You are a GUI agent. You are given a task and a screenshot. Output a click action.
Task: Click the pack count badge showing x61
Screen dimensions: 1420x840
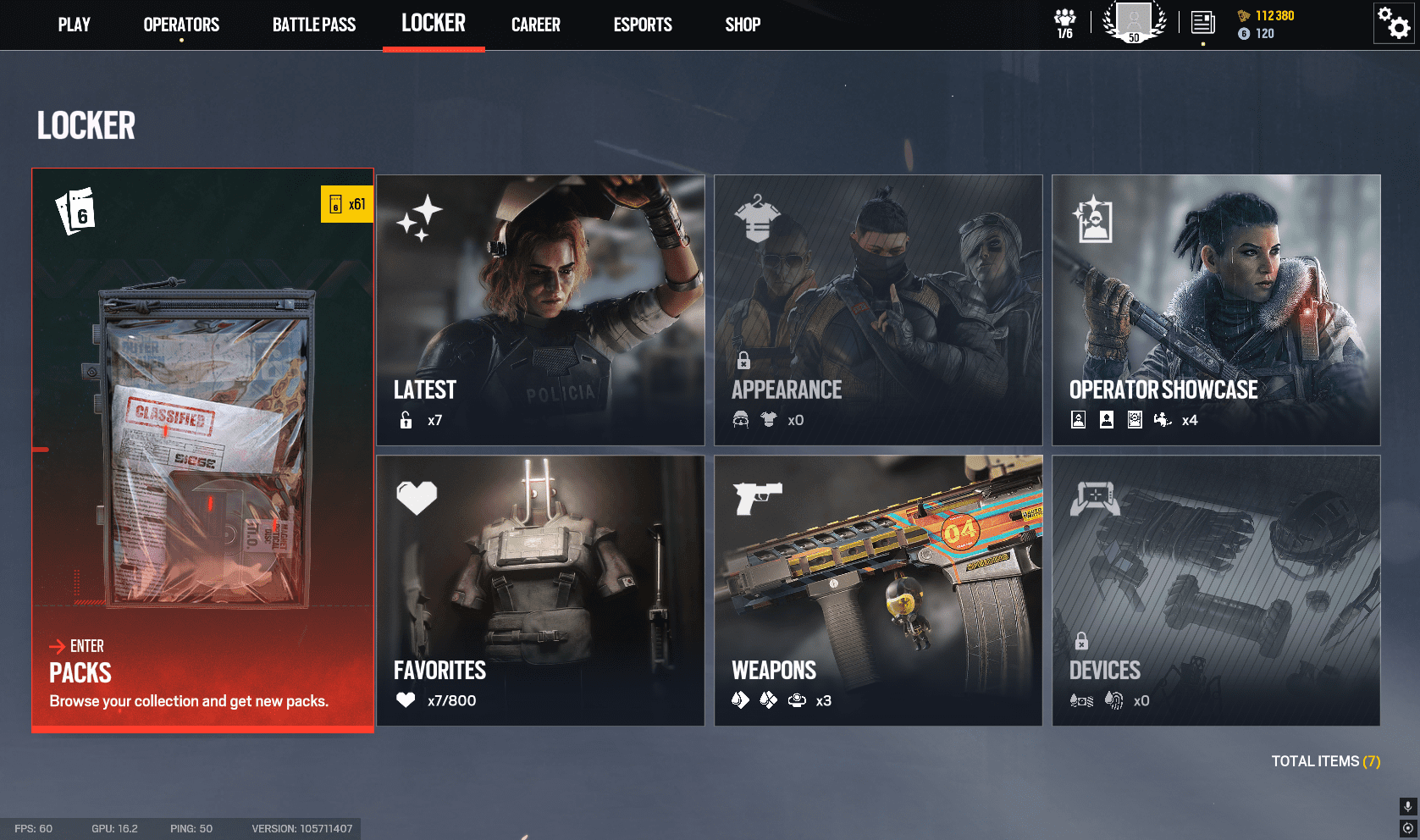click(347, 203)
